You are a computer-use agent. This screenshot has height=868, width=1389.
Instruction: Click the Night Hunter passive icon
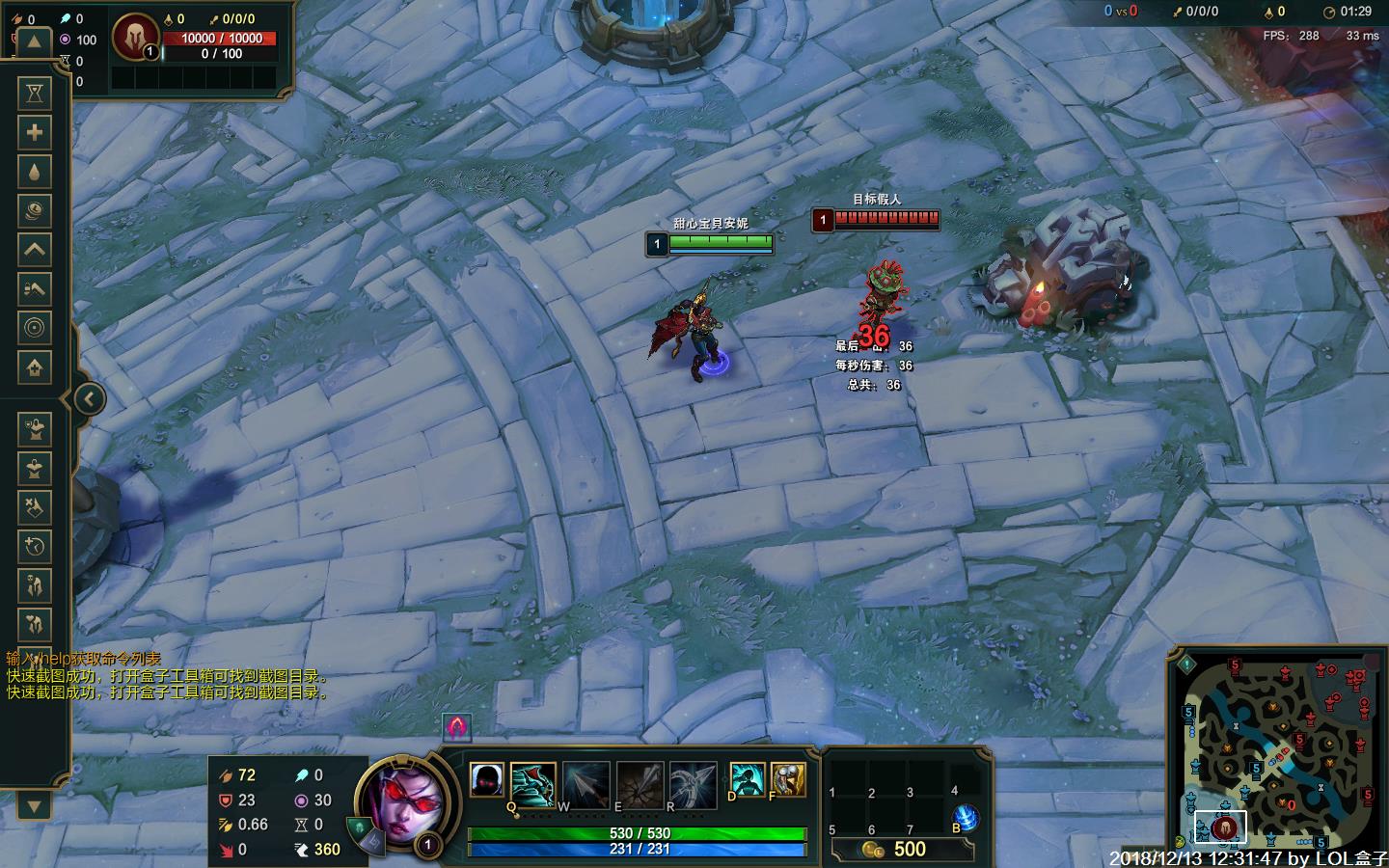click(487, 779)
